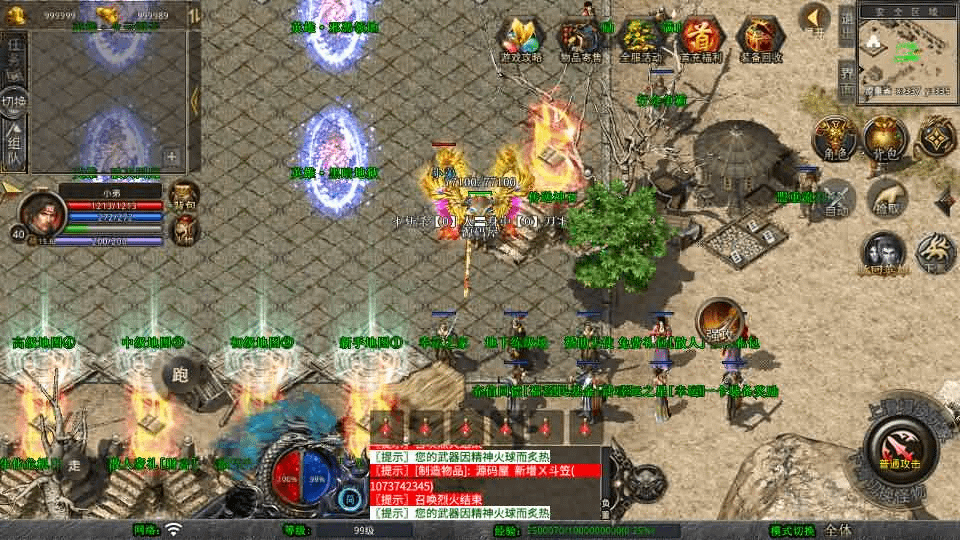
Task: Click the 退出 exit button beside minimap
Action: 846,24
